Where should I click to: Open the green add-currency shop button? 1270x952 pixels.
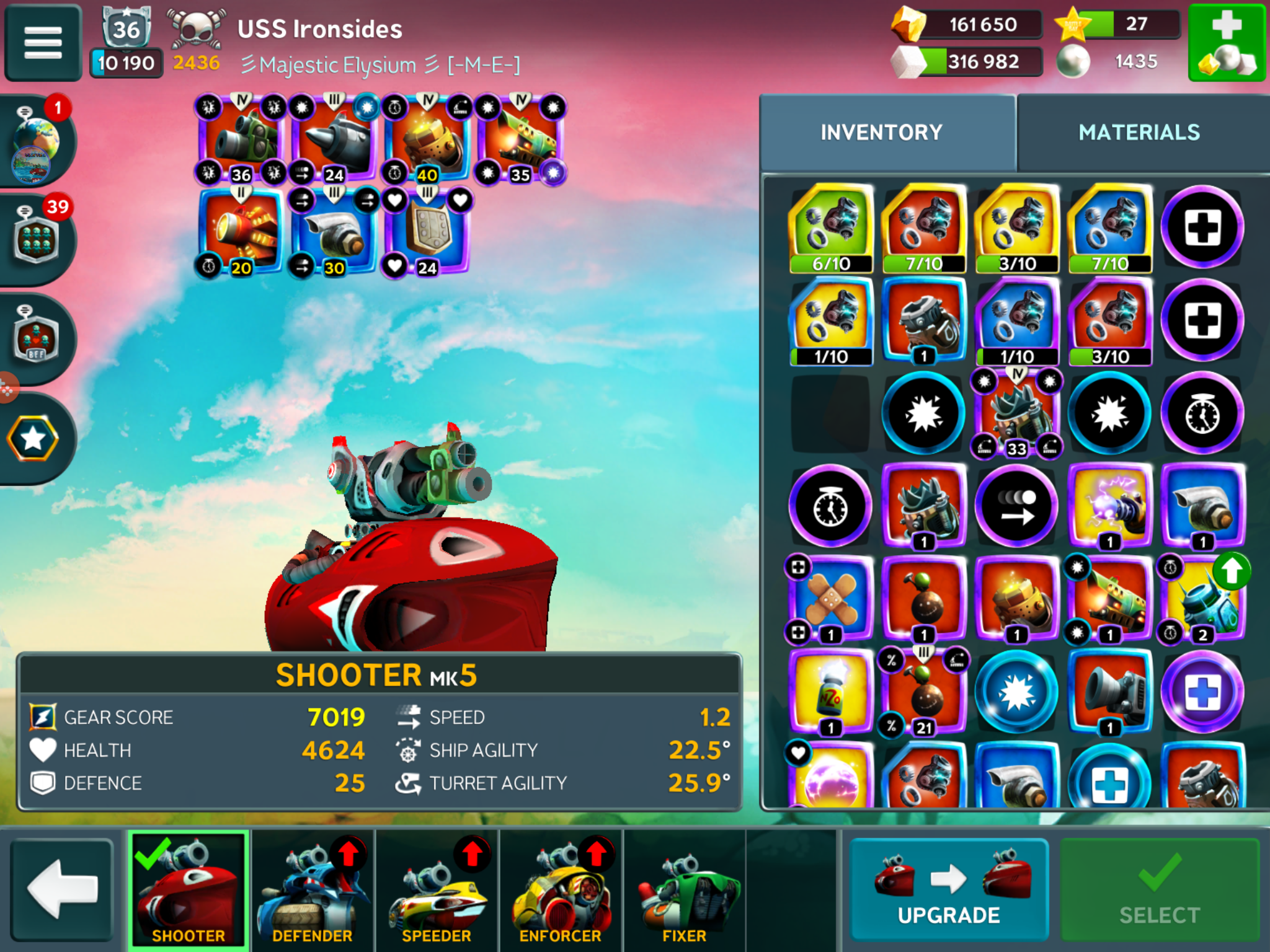1226,42
